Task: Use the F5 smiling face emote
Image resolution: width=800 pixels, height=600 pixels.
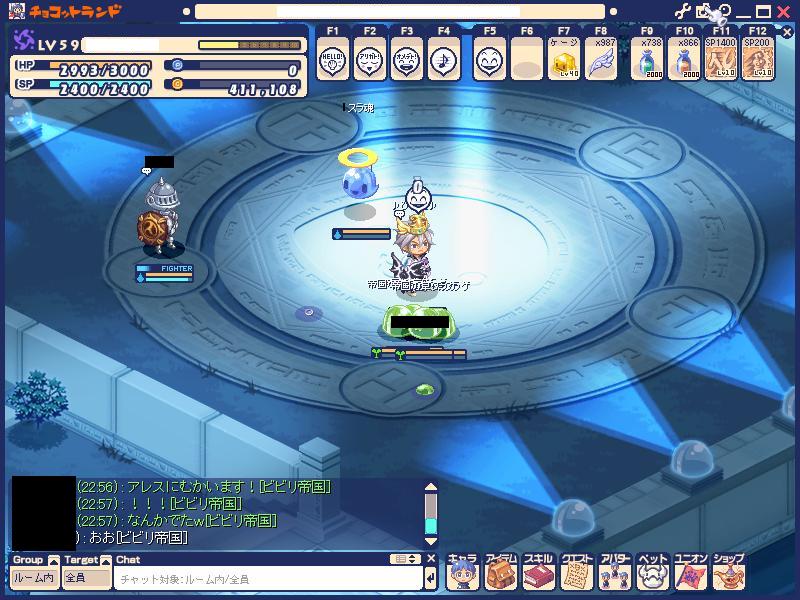Action: point(489,62)
